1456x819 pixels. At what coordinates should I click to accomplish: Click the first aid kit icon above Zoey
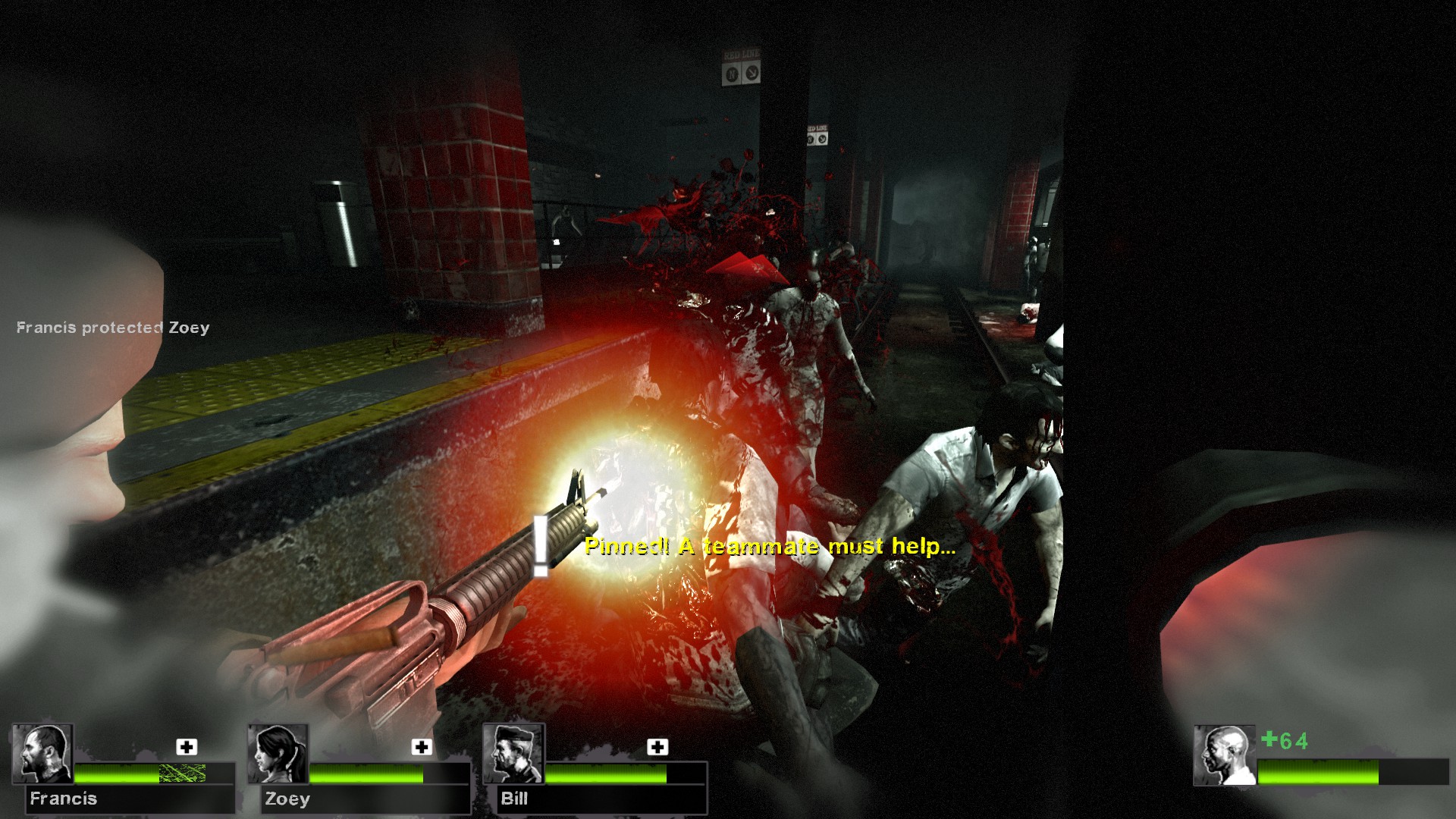pyautogui.click(x=422, y=747)
